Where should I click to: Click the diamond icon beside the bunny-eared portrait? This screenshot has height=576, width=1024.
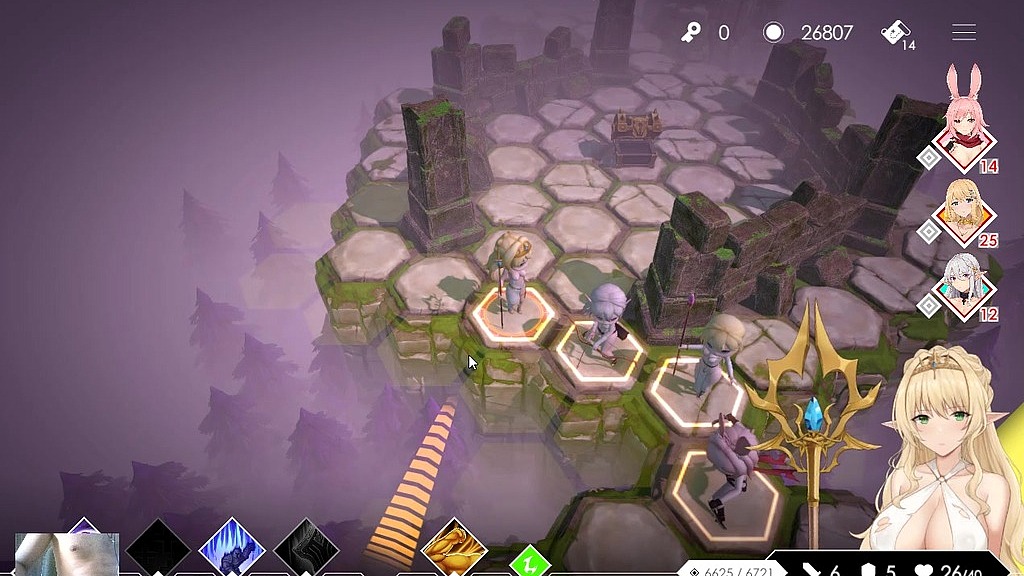coord(929,158)
